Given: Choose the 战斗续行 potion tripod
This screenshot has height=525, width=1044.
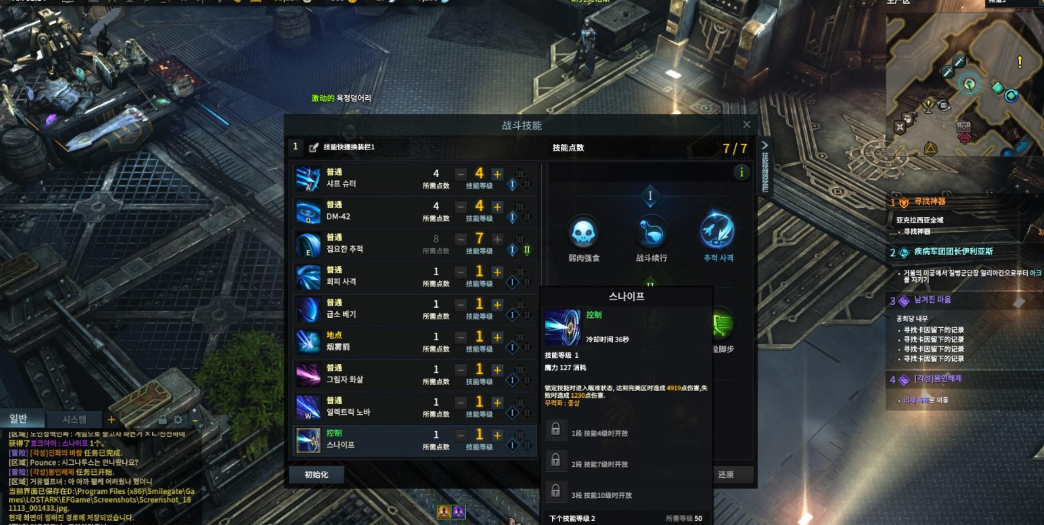Looking at the screenshot, I should 651,234.
